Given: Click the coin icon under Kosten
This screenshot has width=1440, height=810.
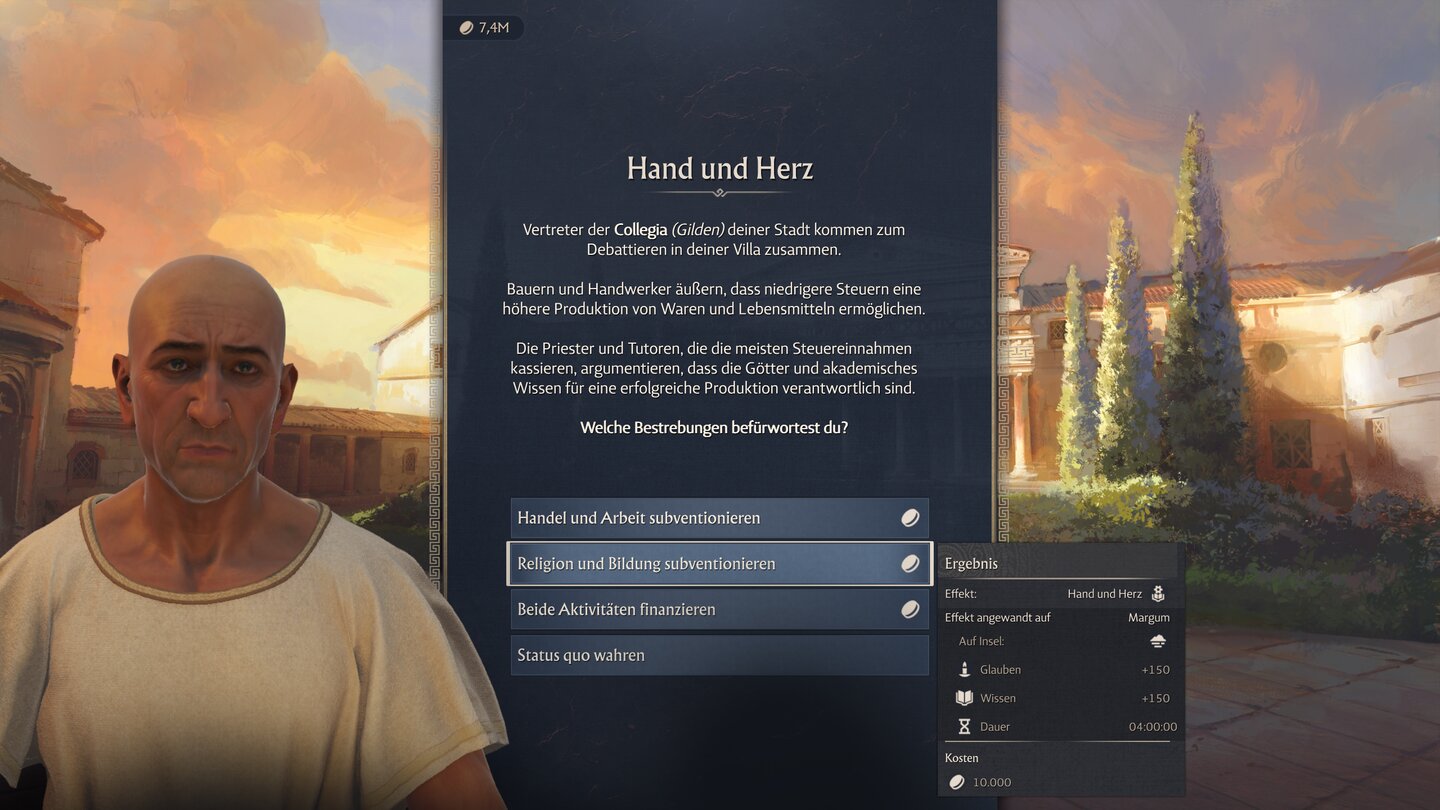Looking at the screenshot, I should pos(956,782).
